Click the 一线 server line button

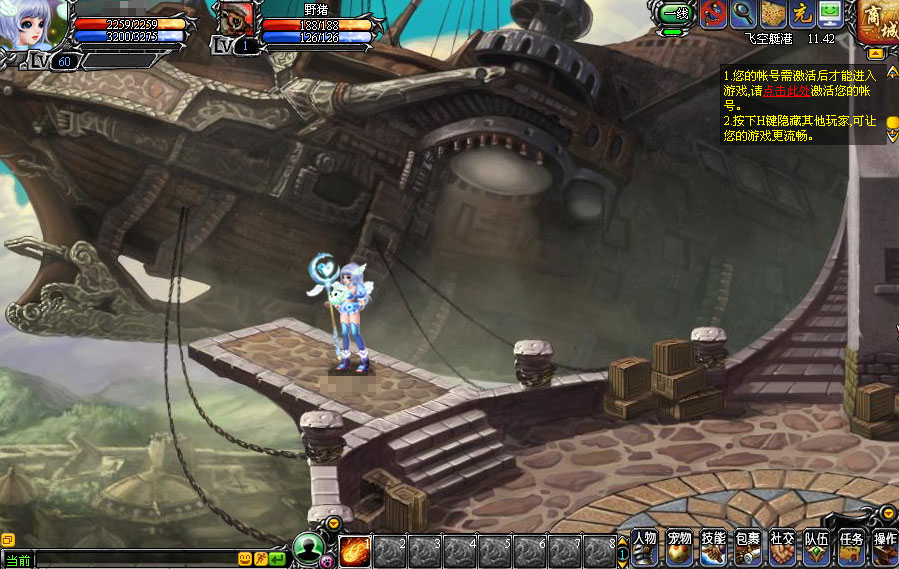pos(672,14)
